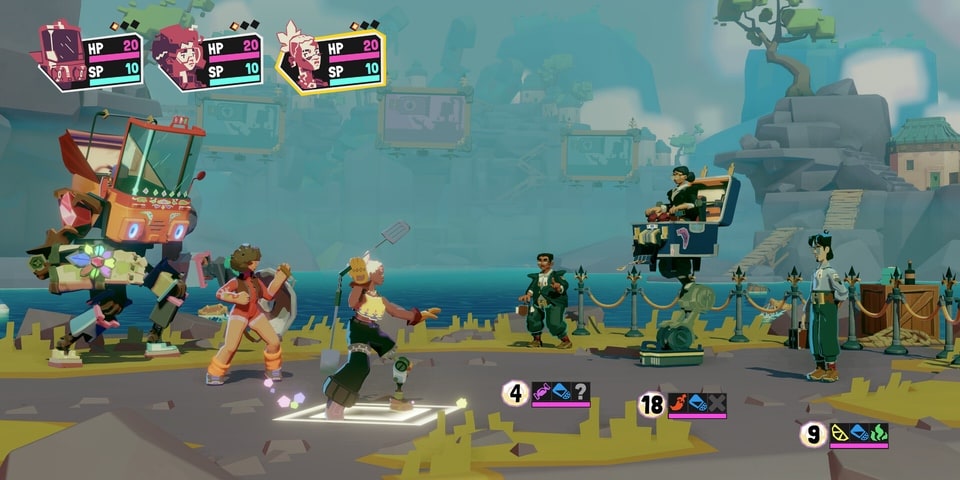Select the robot truck party portrait
This screenshot has width=960, height=480.
[62, 56]
